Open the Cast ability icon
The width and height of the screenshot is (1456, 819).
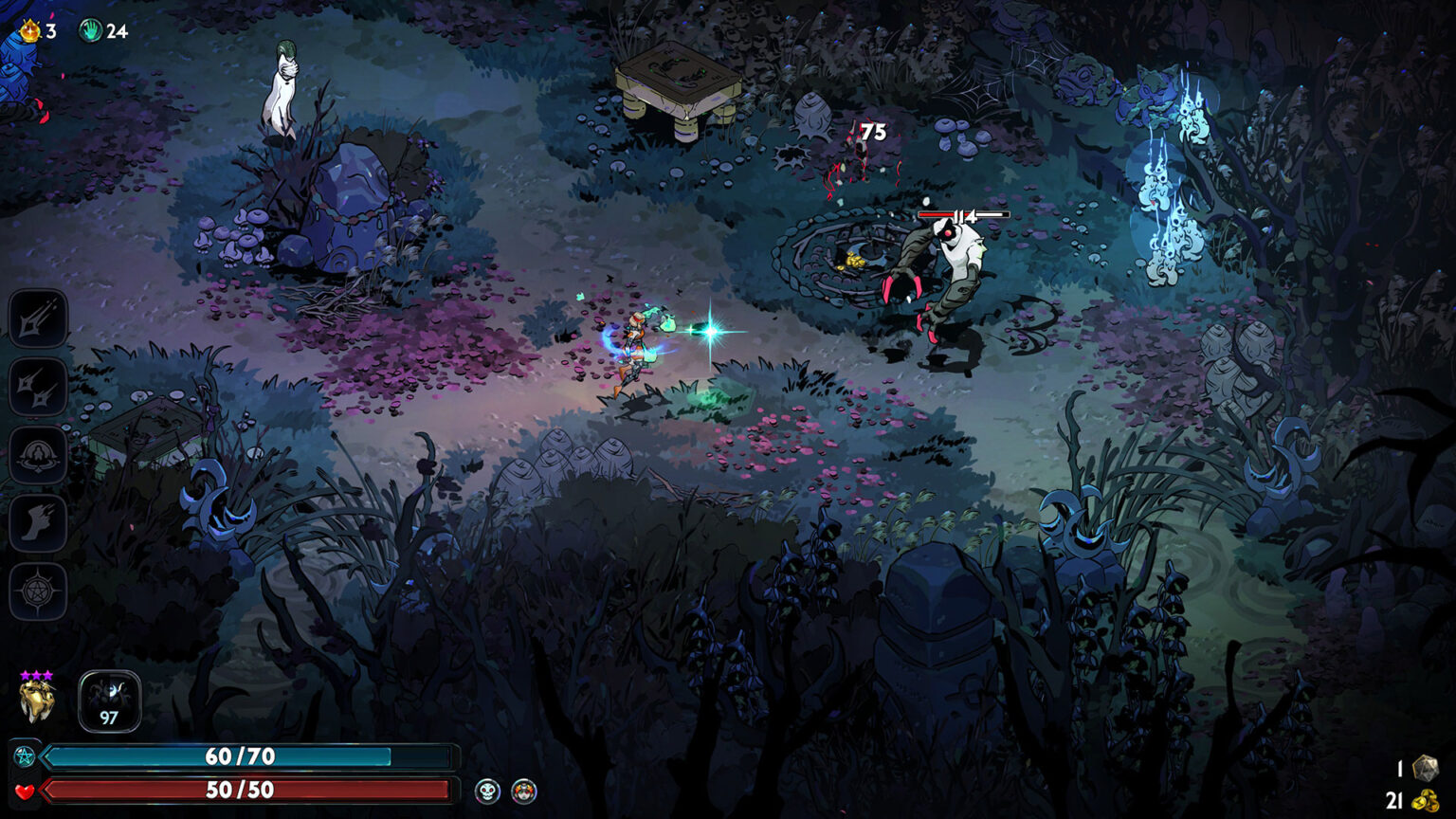click(36, 455)
